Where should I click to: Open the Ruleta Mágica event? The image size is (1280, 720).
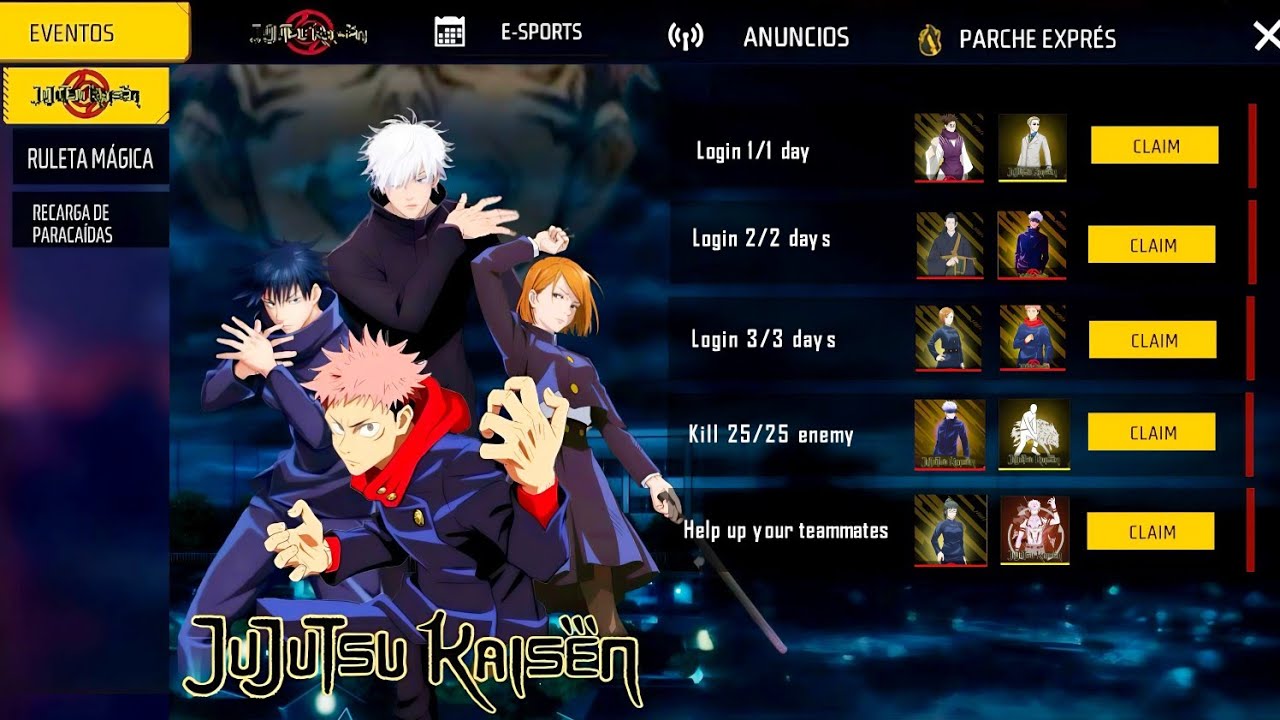point(90,159)
